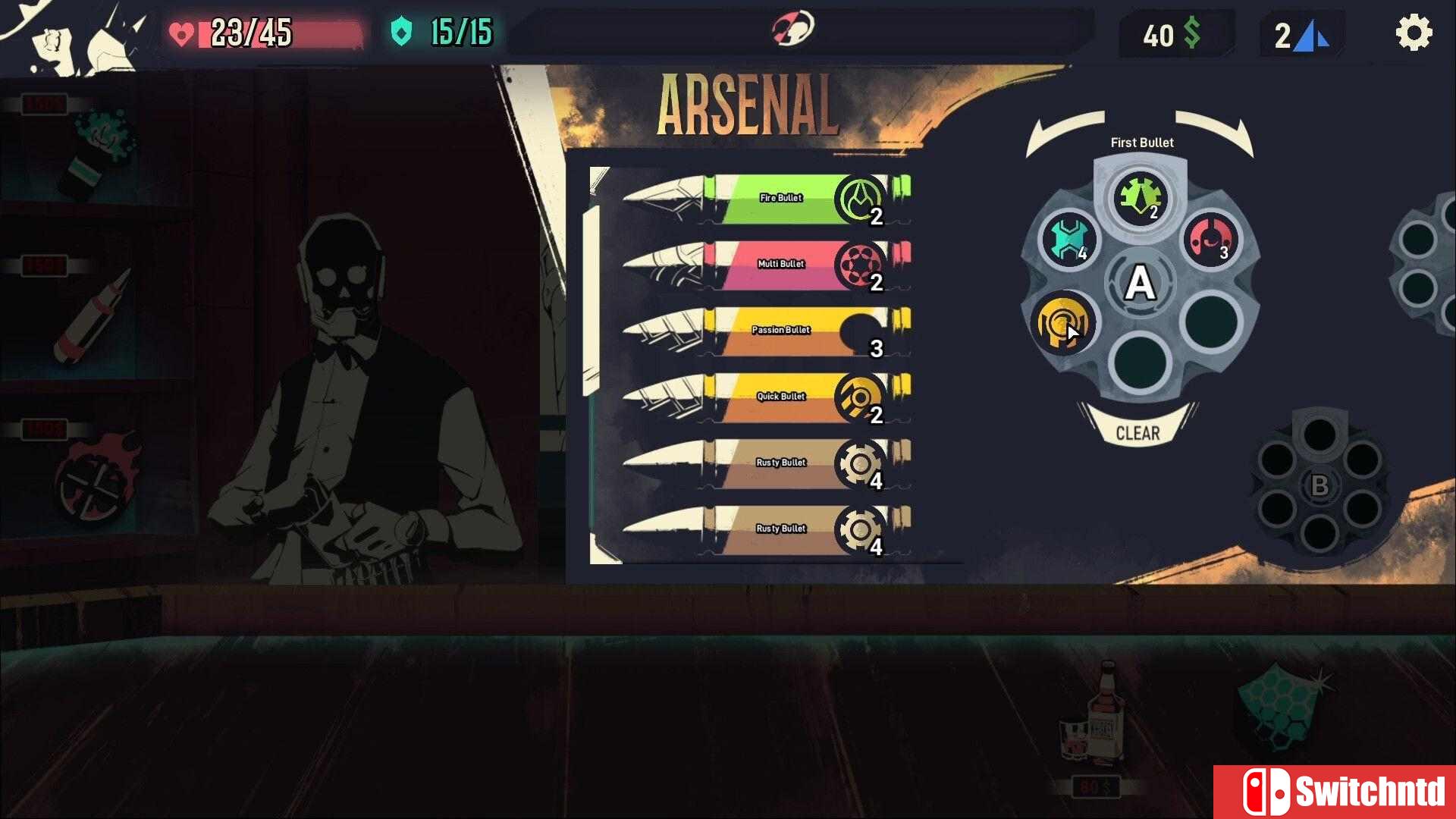Switch to revolver cylinder B
This screenshot has width=1456, height=819.
pyautogui.click(x=1319, y=485)
